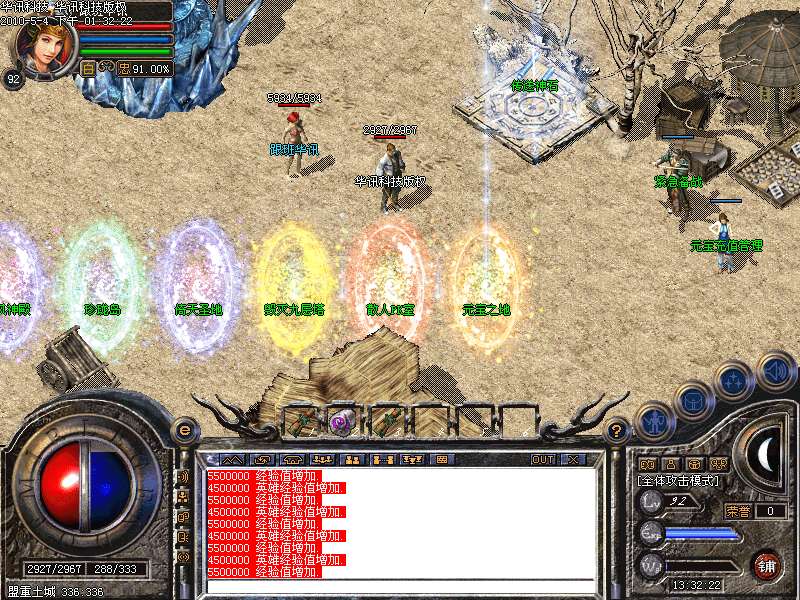Open the skills round button with sparkles
Screen dimensions: 800x600
735,382
